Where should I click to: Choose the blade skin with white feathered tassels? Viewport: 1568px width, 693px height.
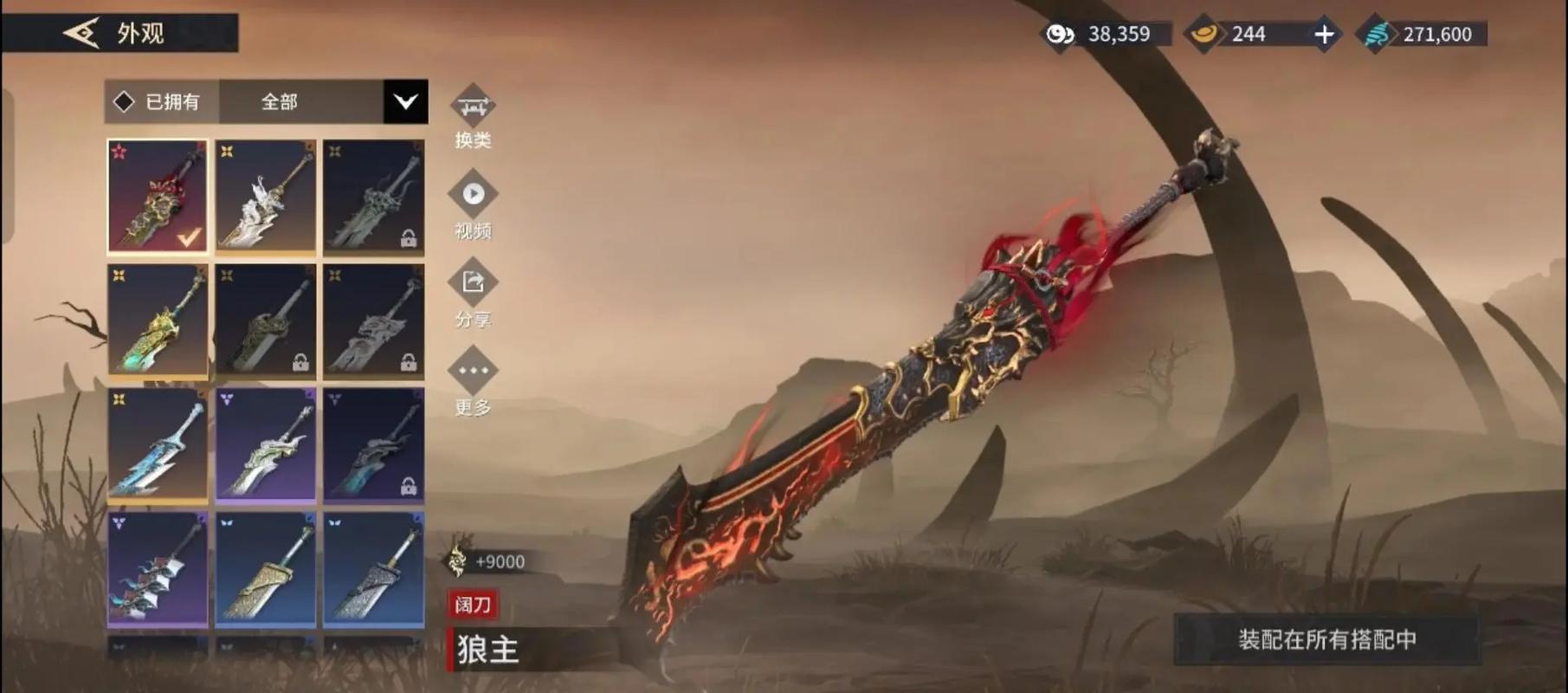coord(158,568)
